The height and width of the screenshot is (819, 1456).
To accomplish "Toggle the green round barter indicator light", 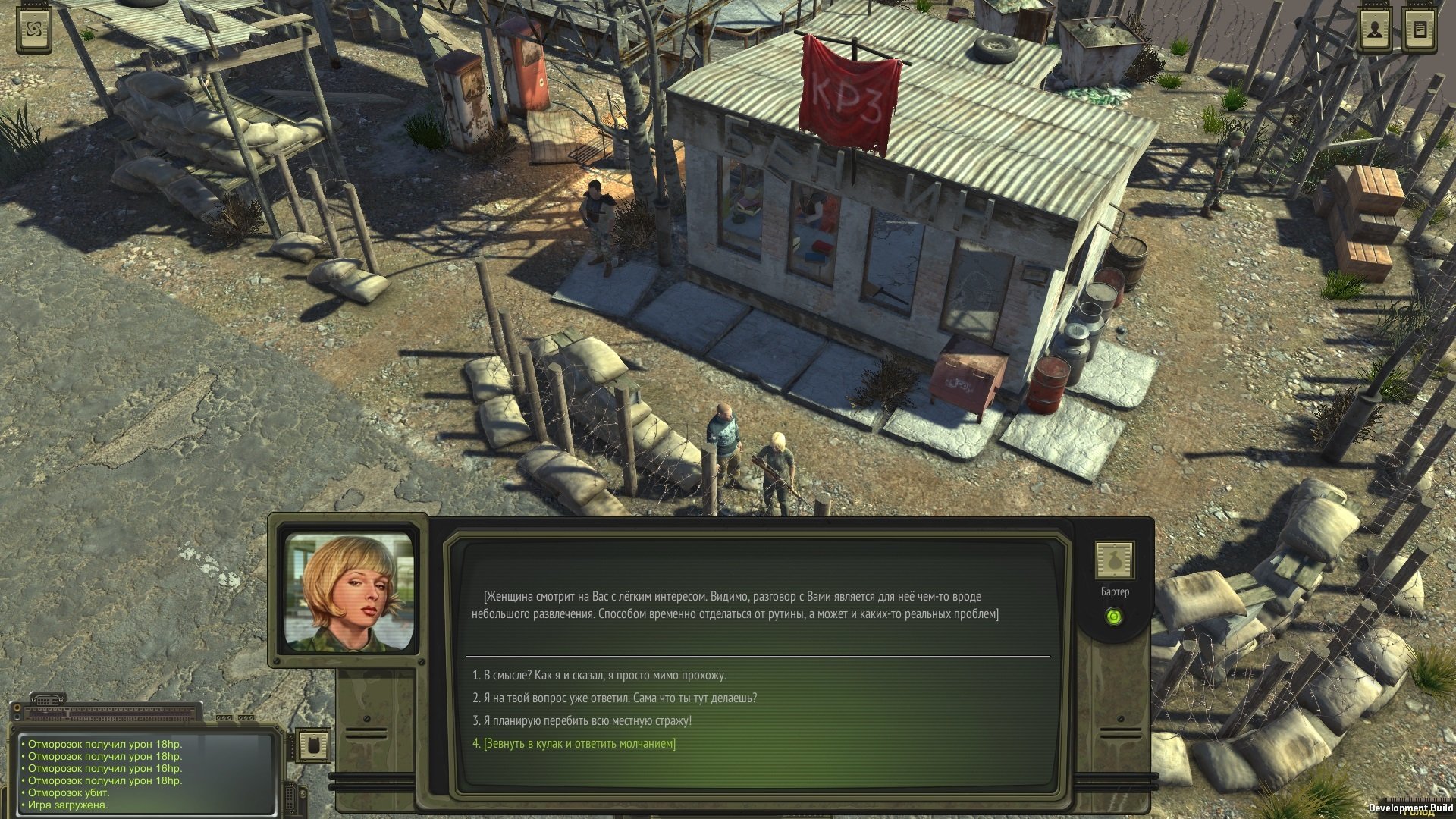I will (1114, 617).
